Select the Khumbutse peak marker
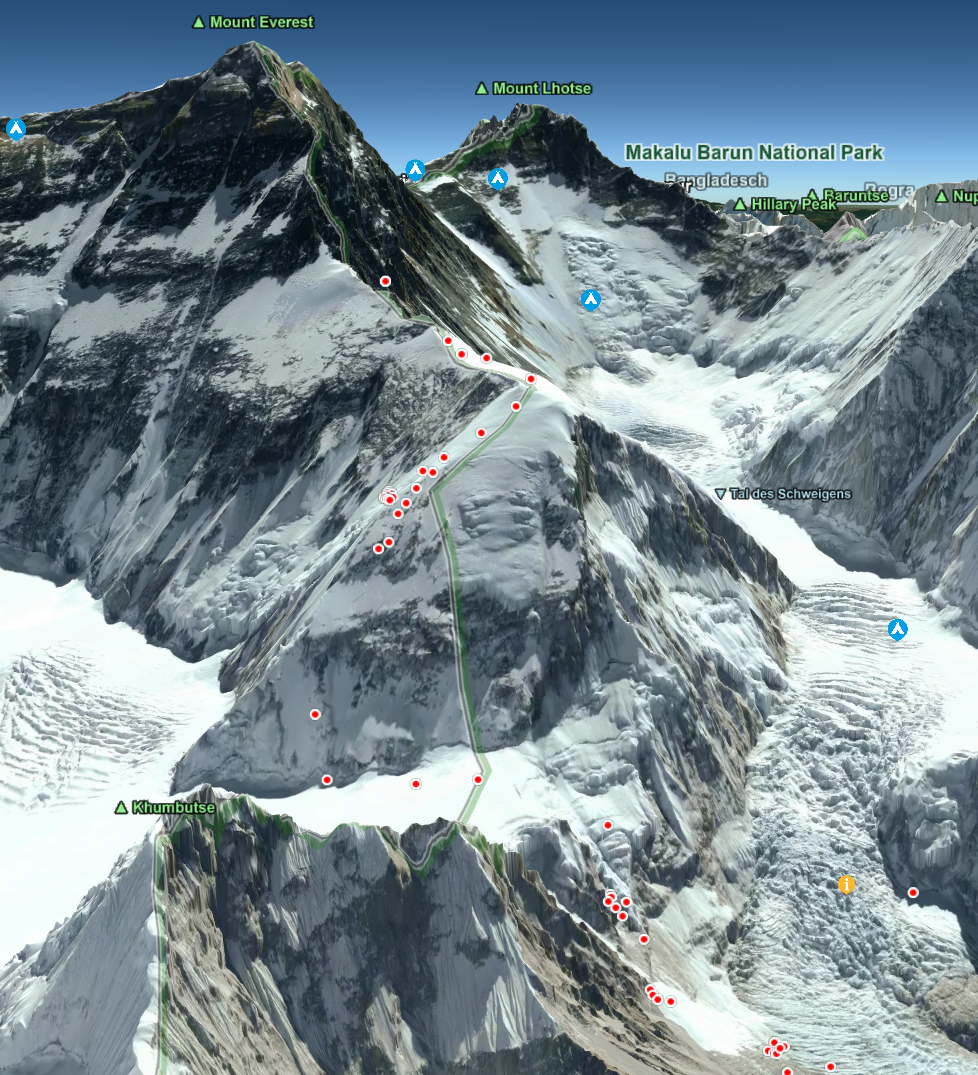The height and width of the screenshot is (1075, 978). pos(122,807)
